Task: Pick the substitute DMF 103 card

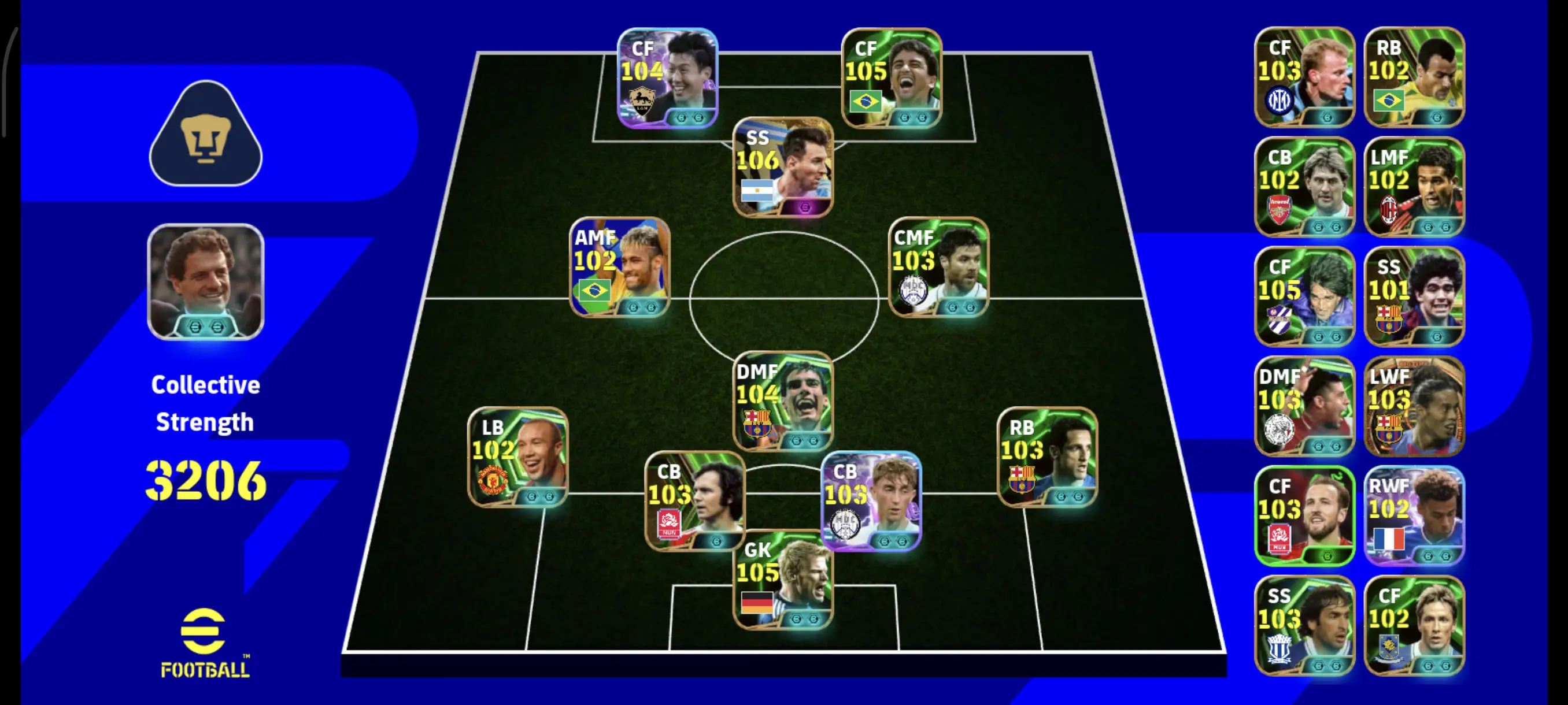Action: click(1304, 406)
